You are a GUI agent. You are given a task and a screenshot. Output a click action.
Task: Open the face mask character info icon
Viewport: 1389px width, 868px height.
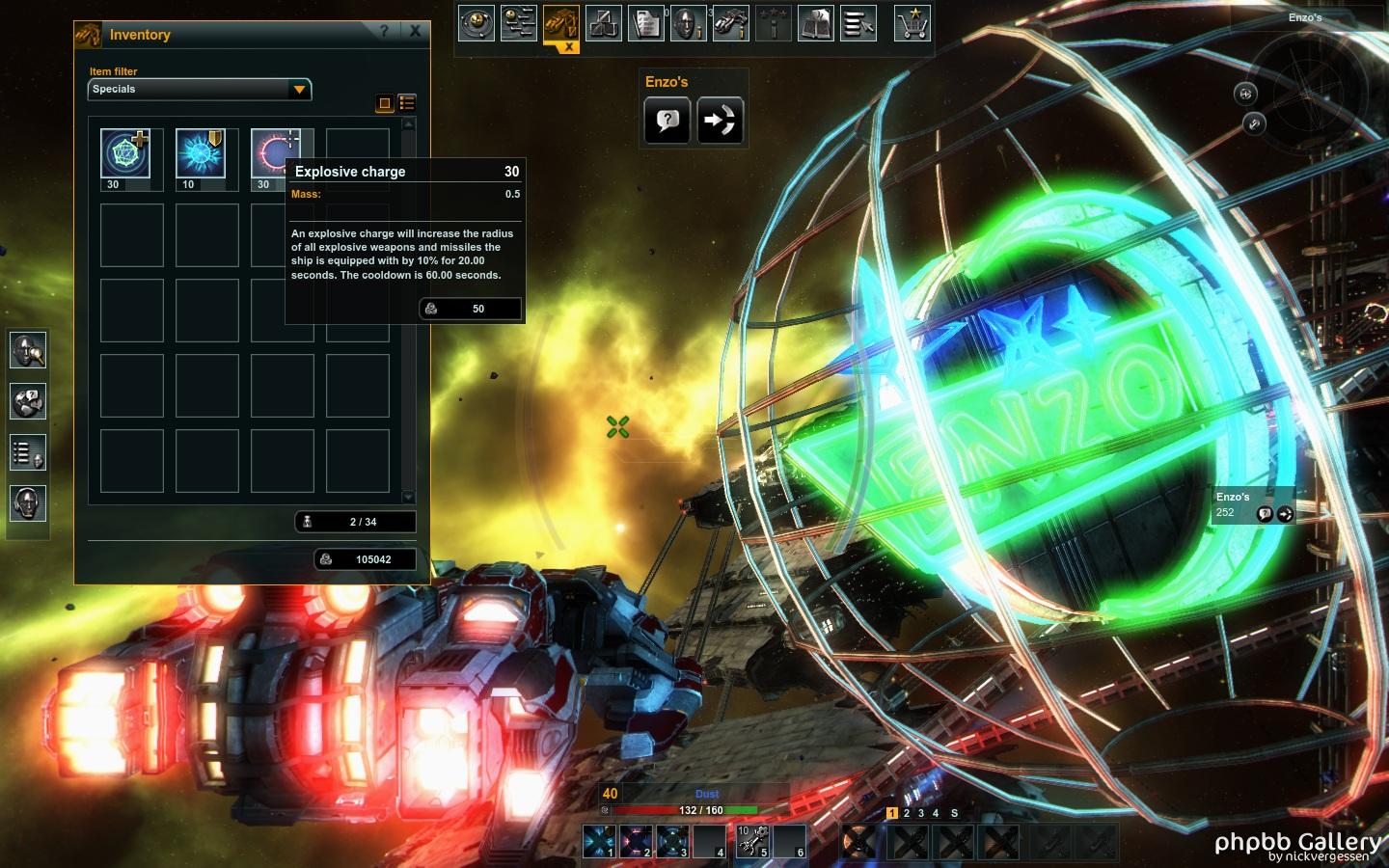687,23
